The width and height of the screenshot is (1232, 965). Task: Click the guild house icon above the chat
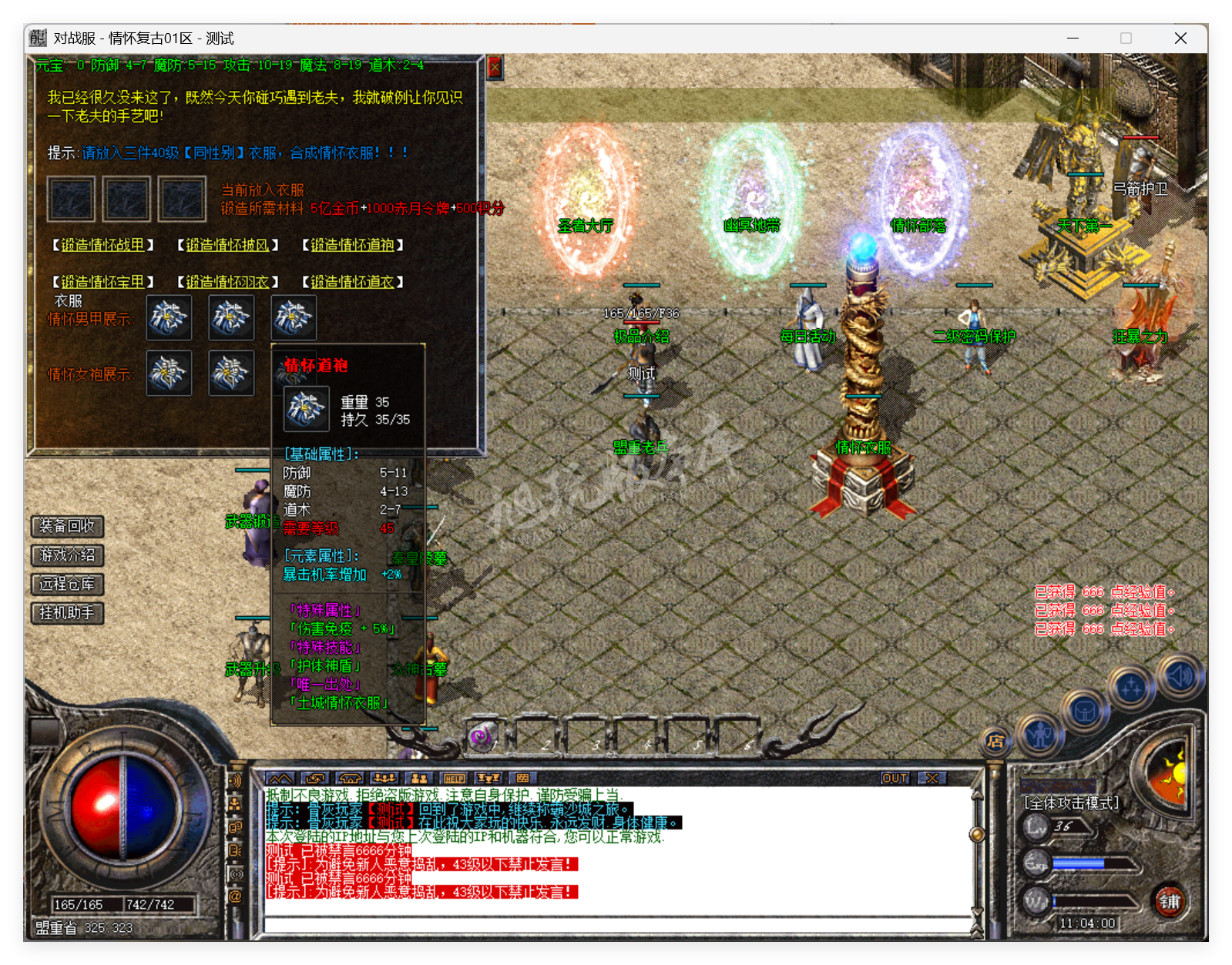(x=351, y=779)
